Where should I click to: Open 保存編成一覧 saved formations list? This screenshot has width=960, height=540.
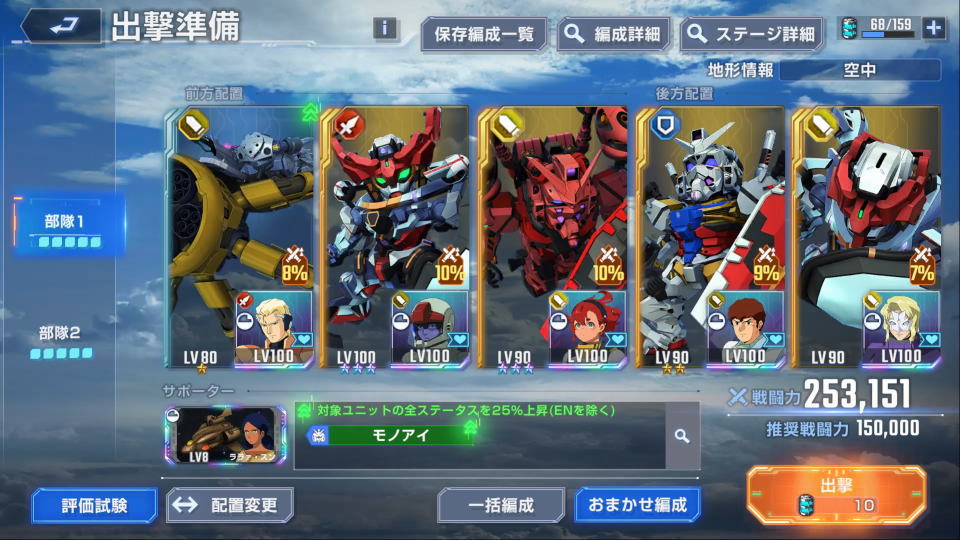[484, 34]
